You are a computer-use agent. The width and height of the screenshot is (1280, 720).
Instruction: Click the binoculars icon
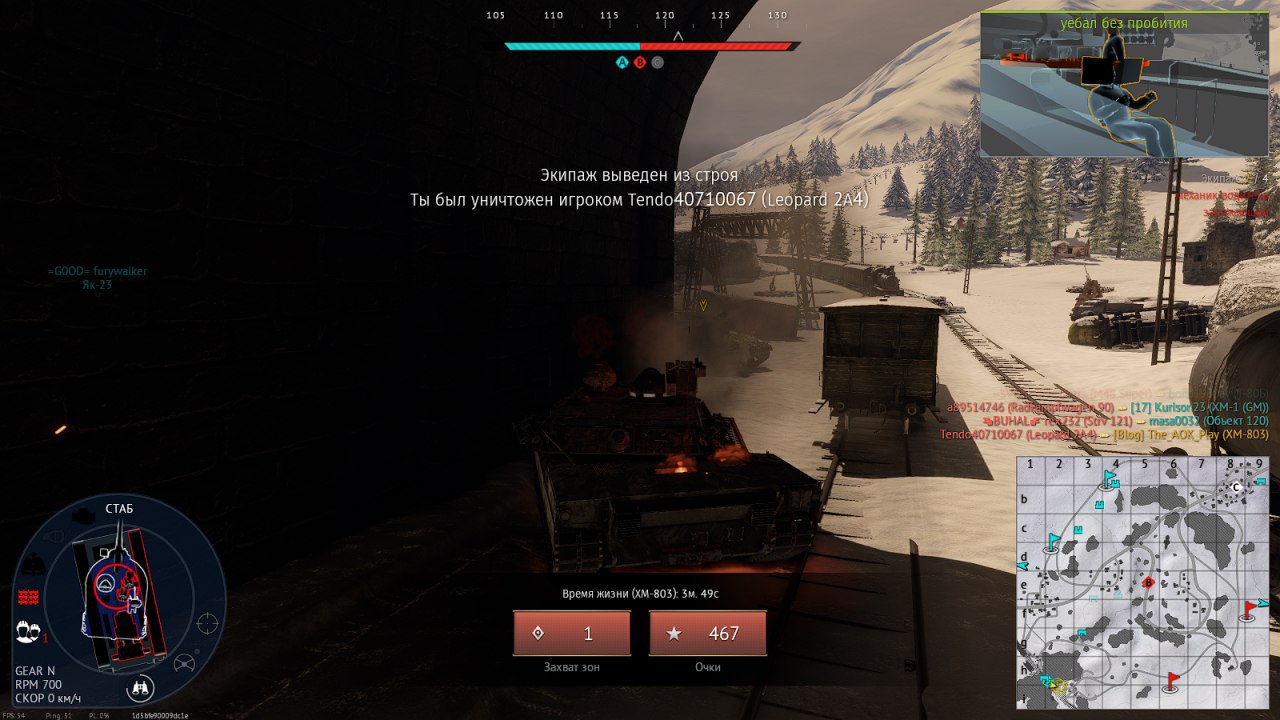141,687
